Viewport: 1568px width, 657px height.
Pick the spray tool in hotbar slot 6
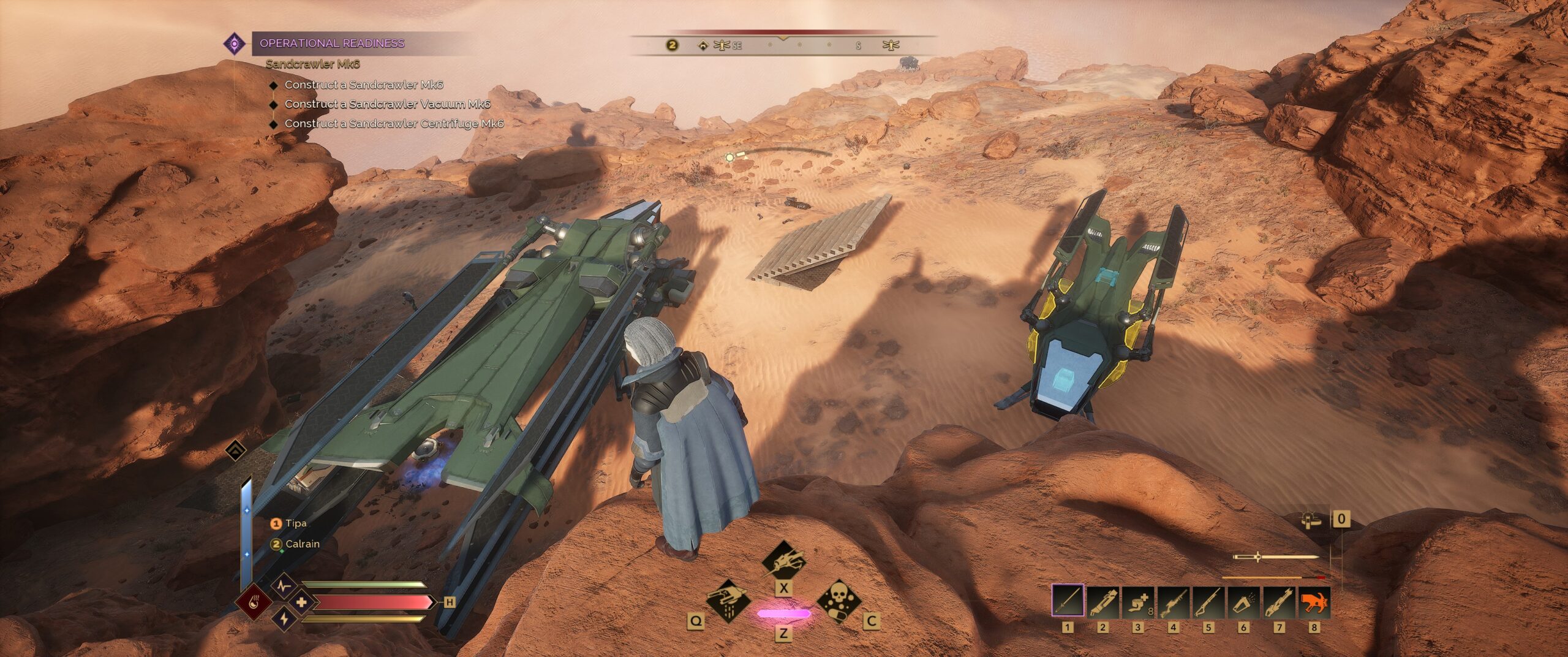pos(1244,601)
